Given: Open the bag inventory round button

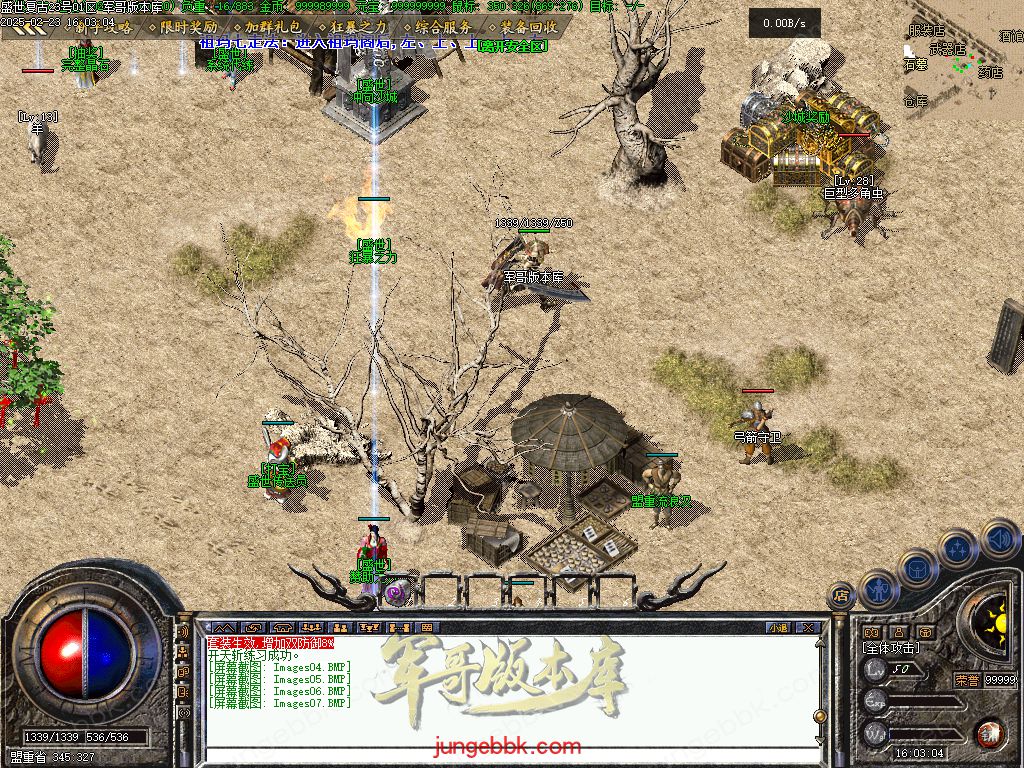Looking at the screenshot, I should 917,569.
